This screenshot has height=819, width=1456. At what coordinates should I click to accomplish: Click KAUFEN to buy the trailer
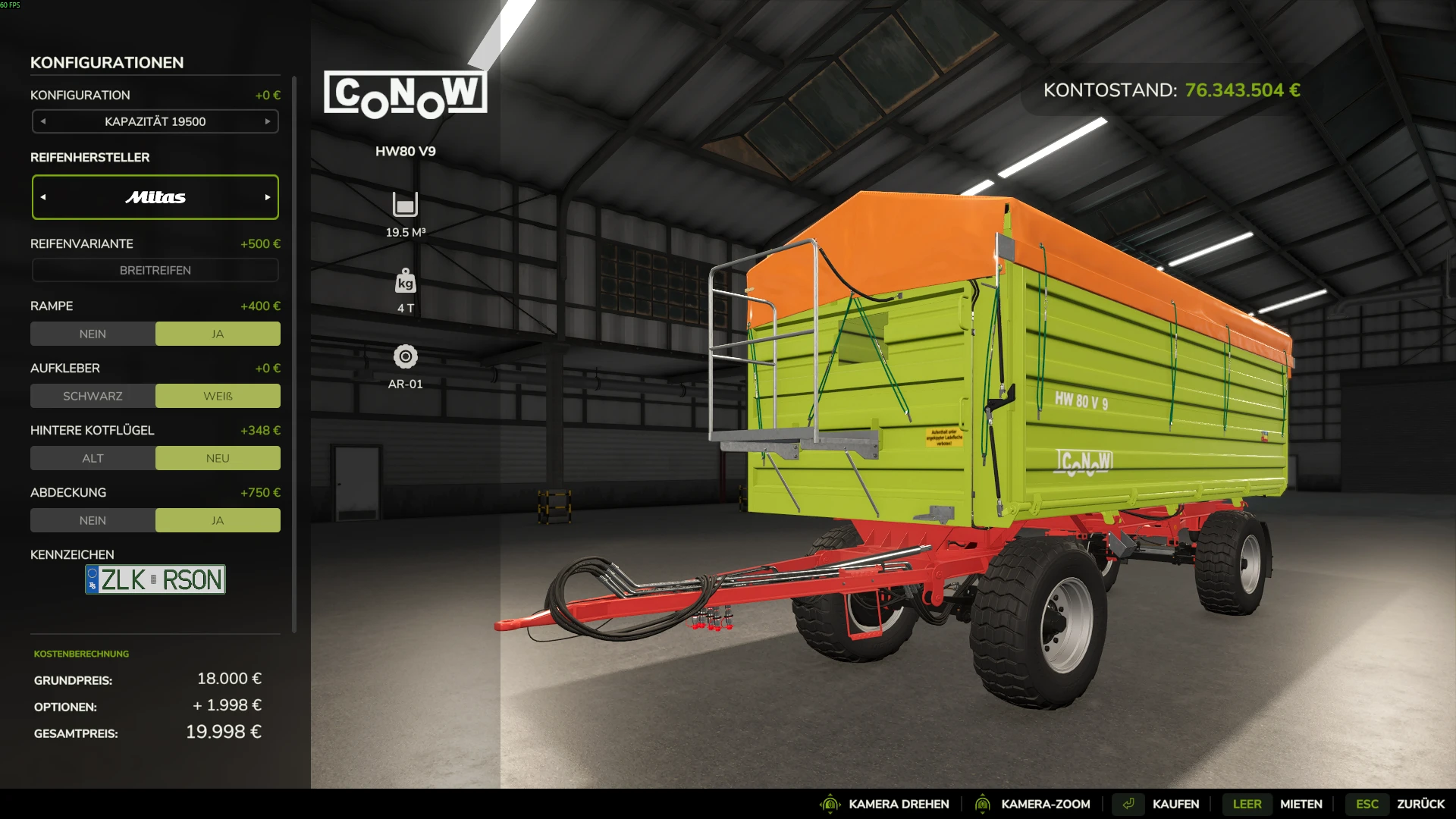(1175, 803)
